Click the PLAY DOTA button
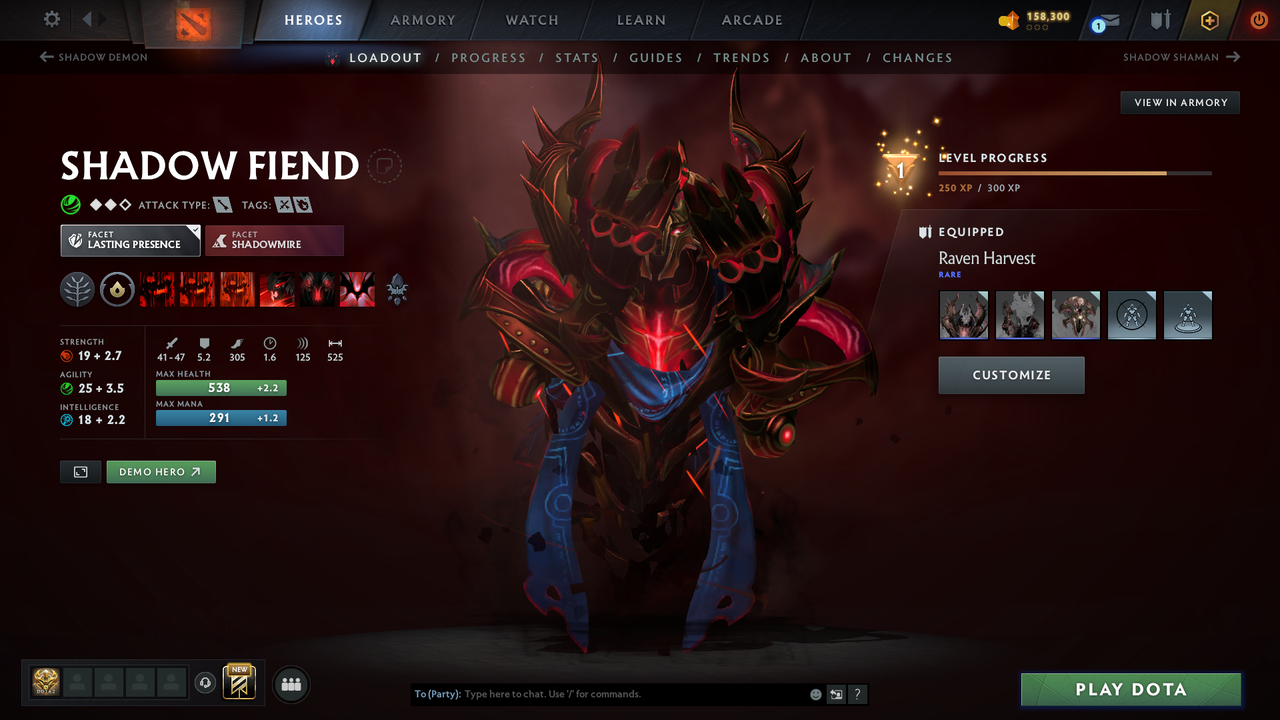 1130,689
